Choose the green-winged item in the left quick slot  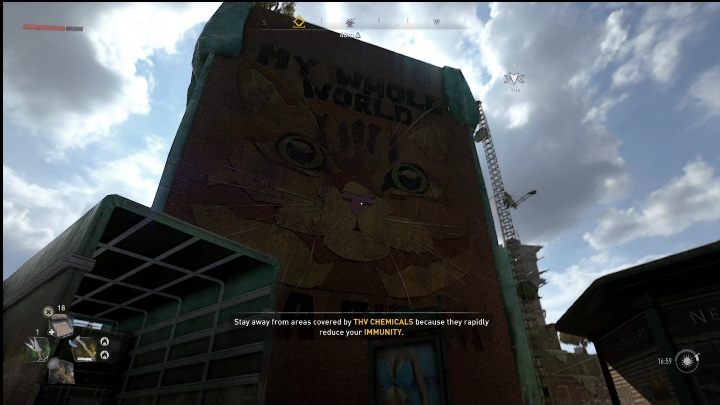coord(37,348)
